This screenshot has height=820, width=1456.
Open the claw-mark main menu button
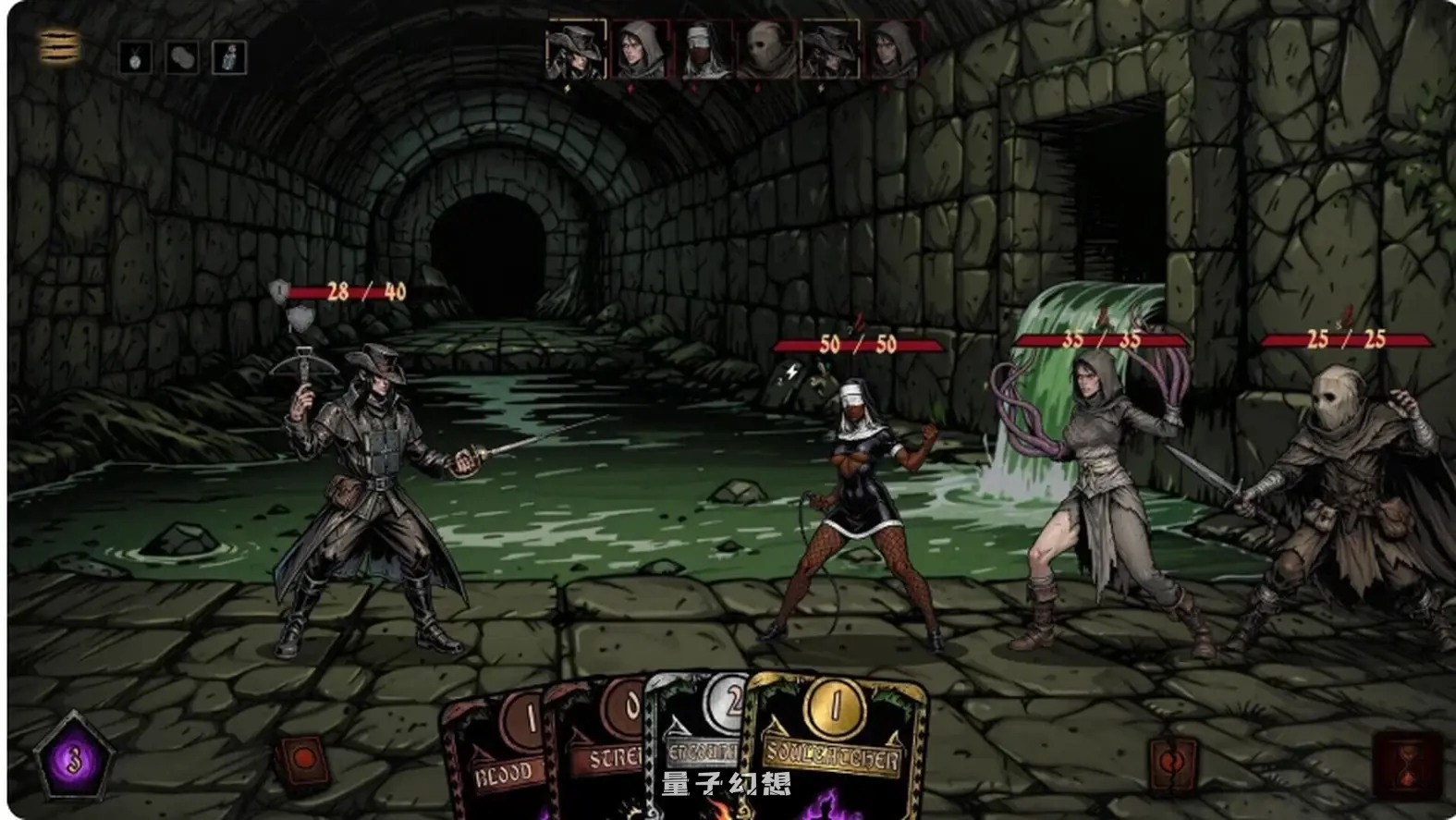pyautogui.click(x=59, y=46)
